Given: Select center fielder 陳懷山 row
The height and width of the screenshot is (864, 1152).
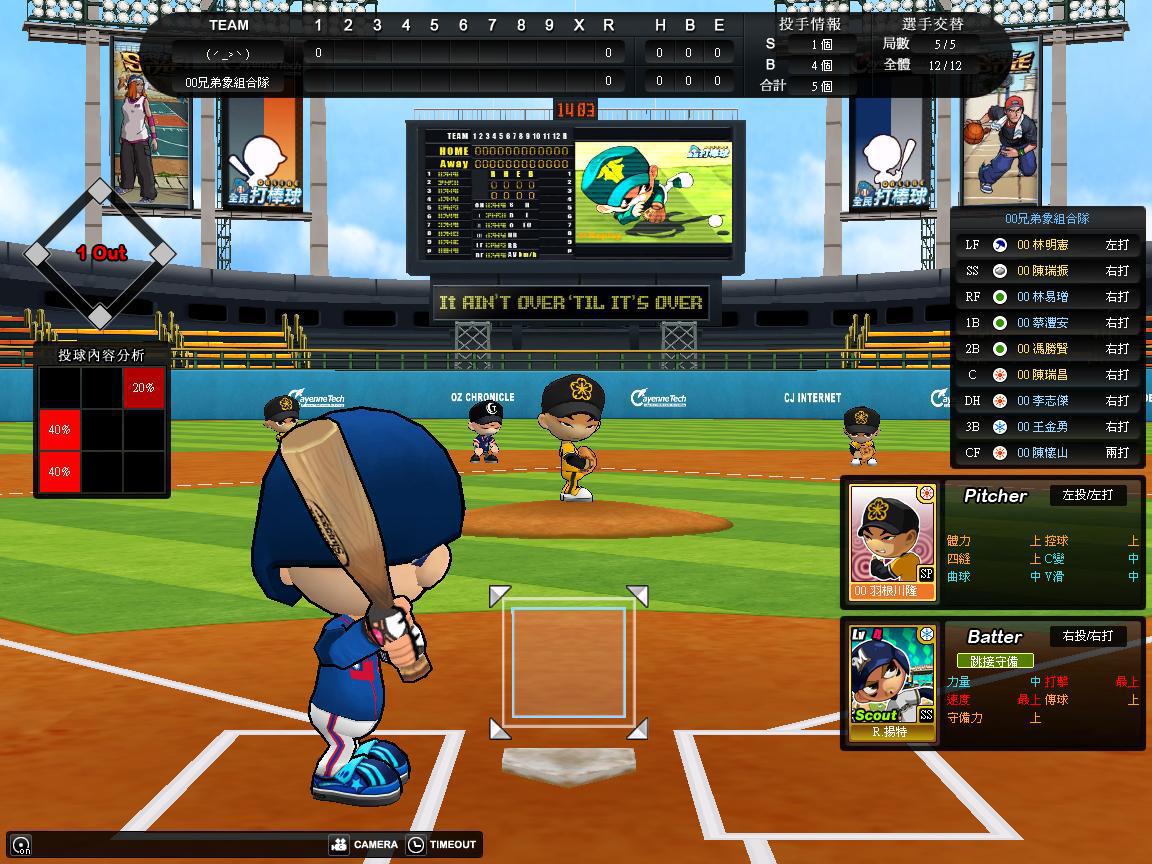Looking at the screenshot, I should click(x=1046, y=452).
